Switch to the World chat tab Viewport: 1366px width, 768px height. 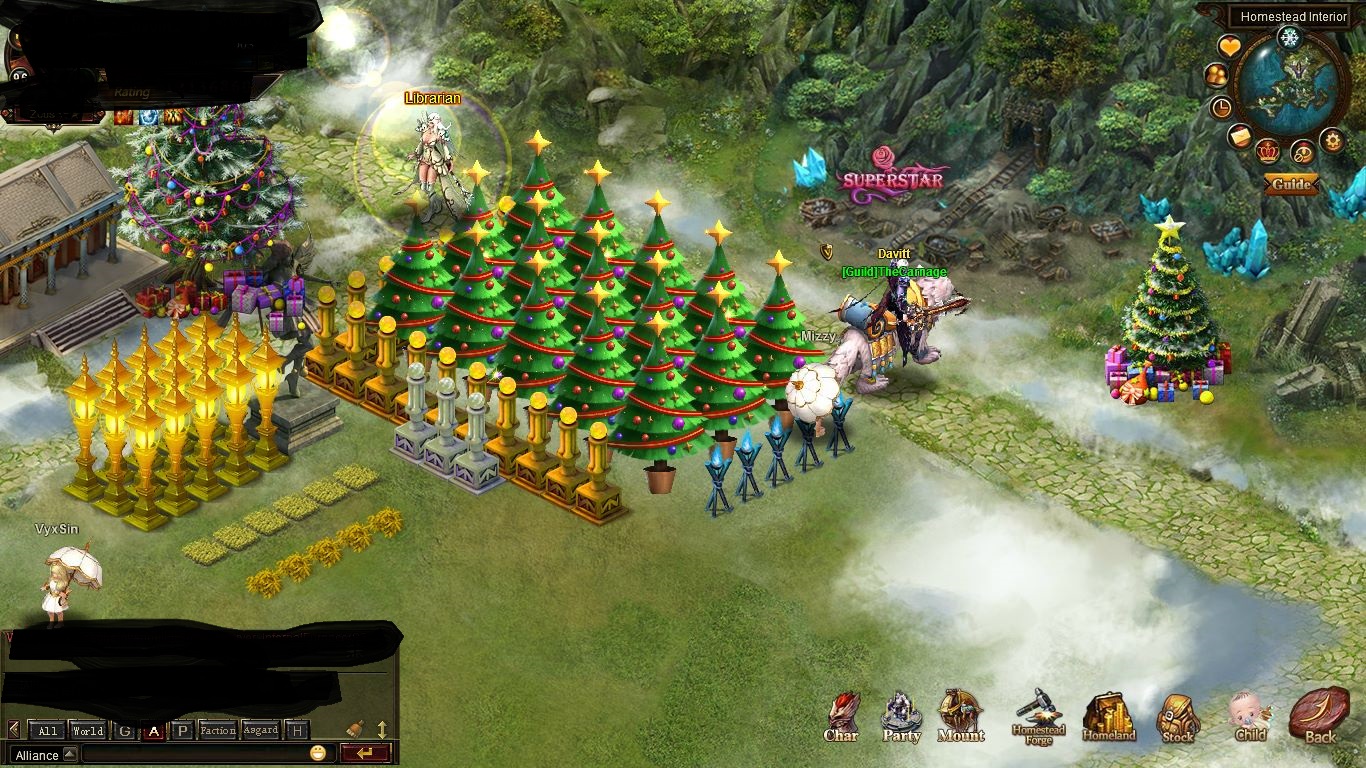[87, 730]
